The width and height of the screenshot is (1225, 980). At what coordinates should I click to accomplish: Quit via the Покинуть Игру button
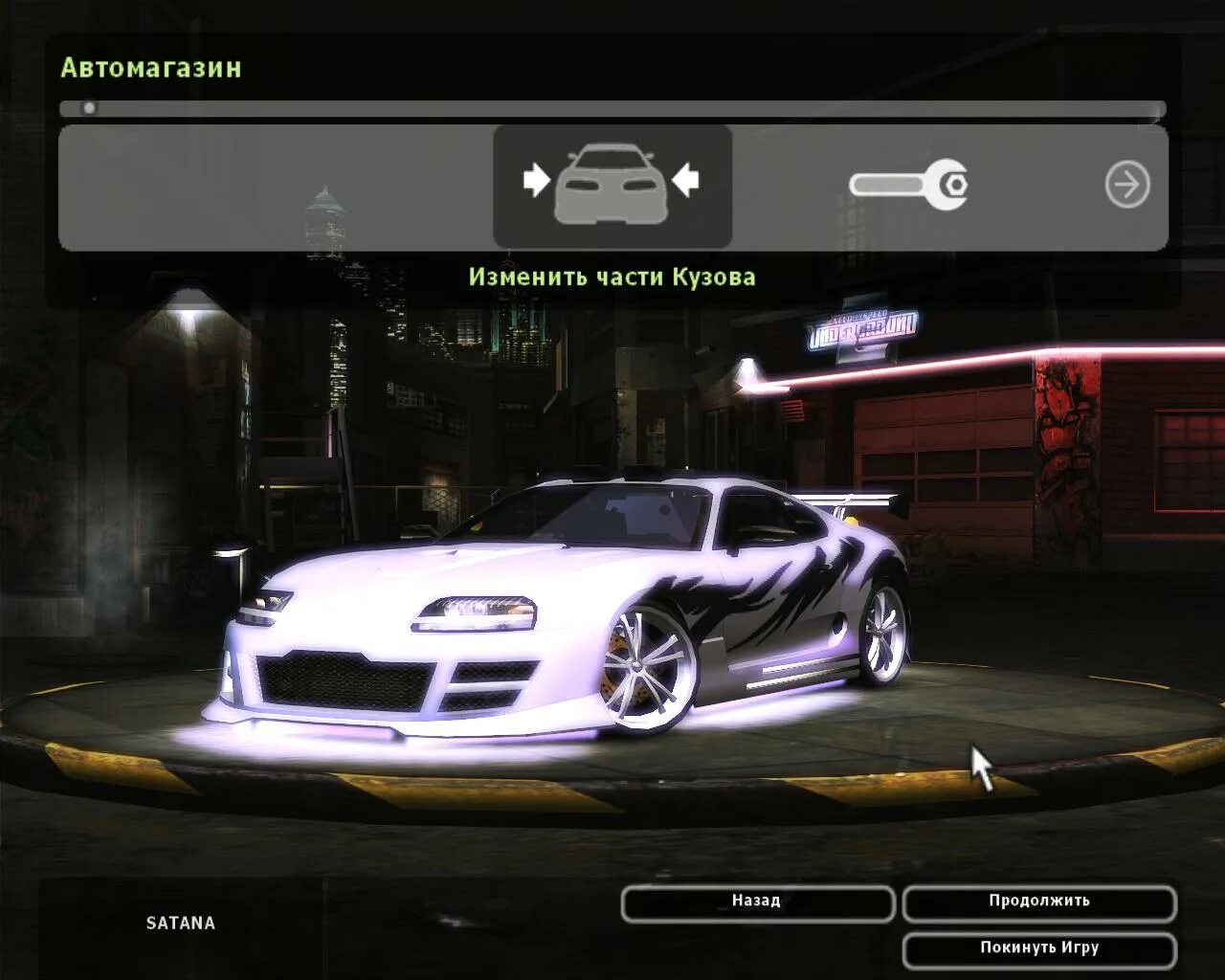[1038, 949]
